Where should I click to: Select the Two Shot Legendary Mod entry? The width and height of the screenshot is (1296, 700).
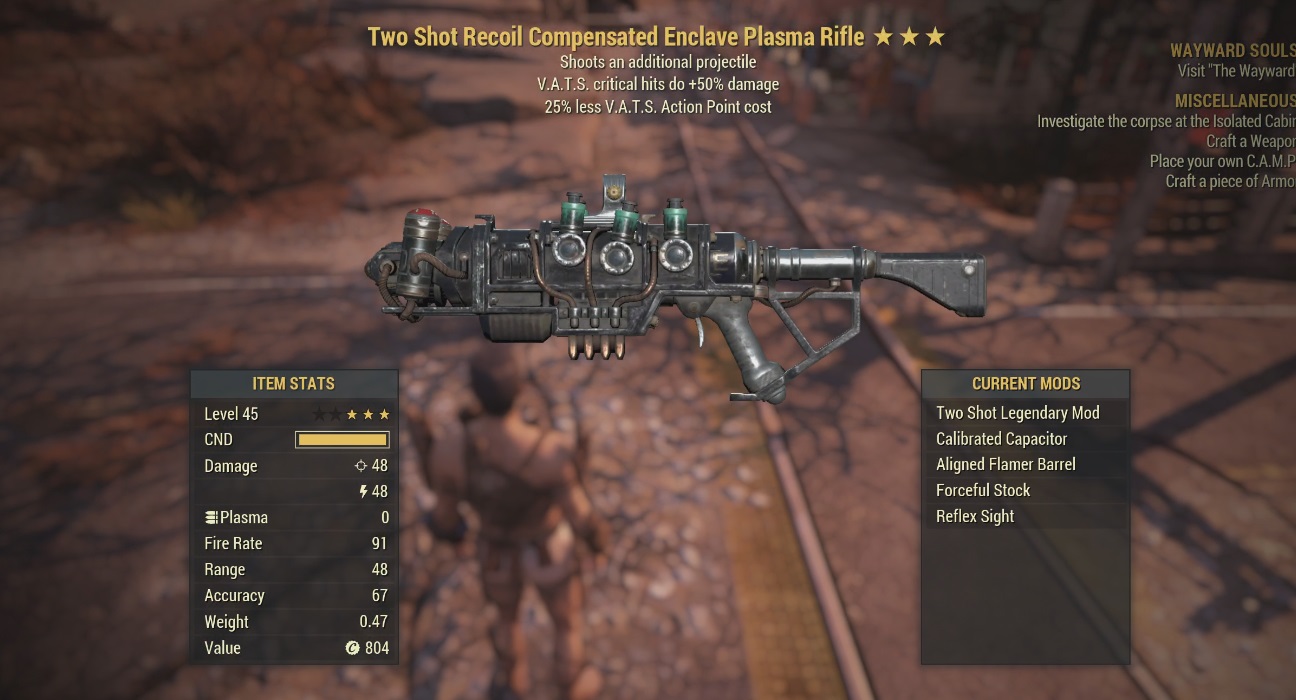tap(1017, 413)
